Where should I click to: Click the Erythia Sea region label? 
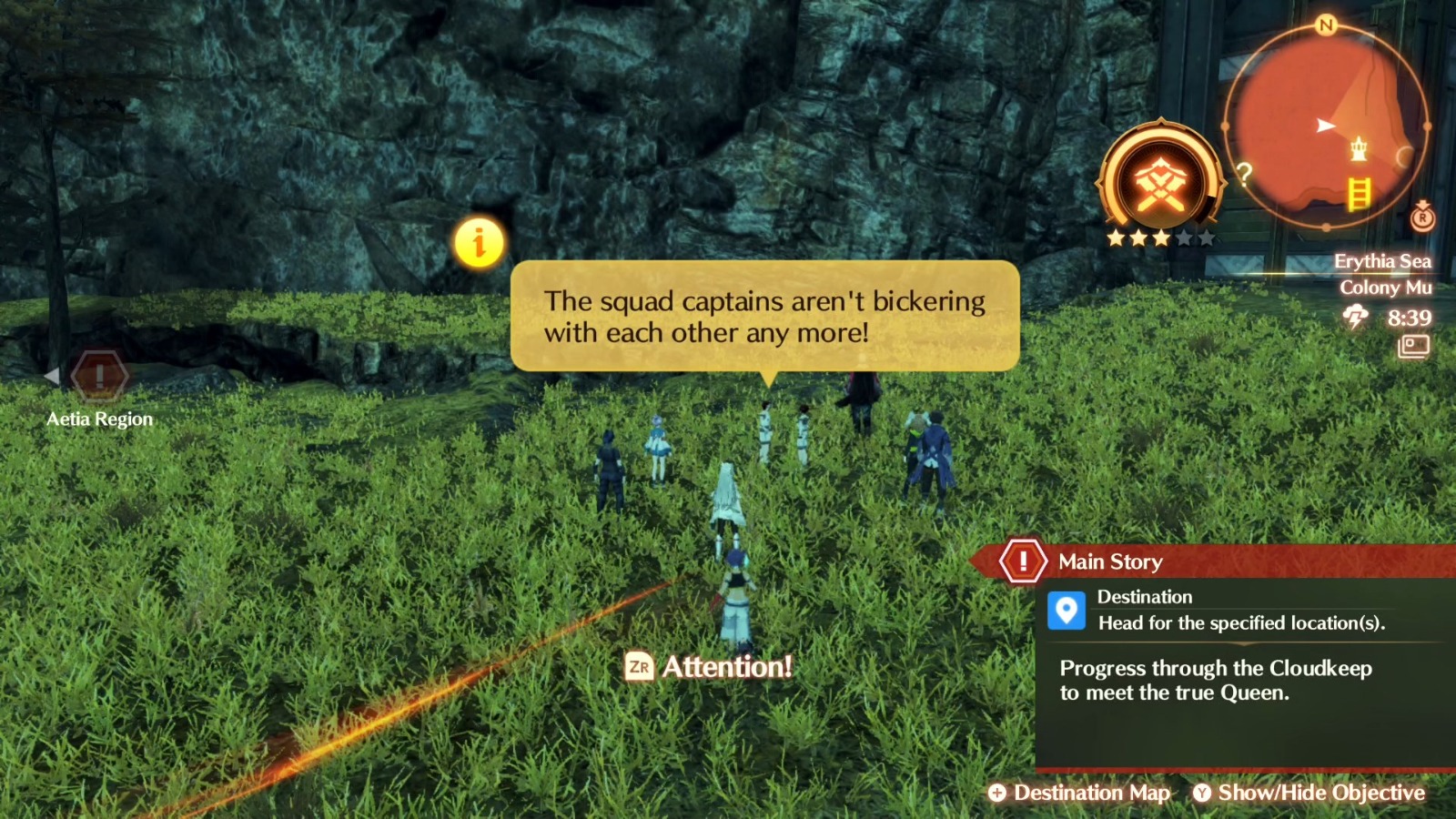click(x=1384, y=261)
